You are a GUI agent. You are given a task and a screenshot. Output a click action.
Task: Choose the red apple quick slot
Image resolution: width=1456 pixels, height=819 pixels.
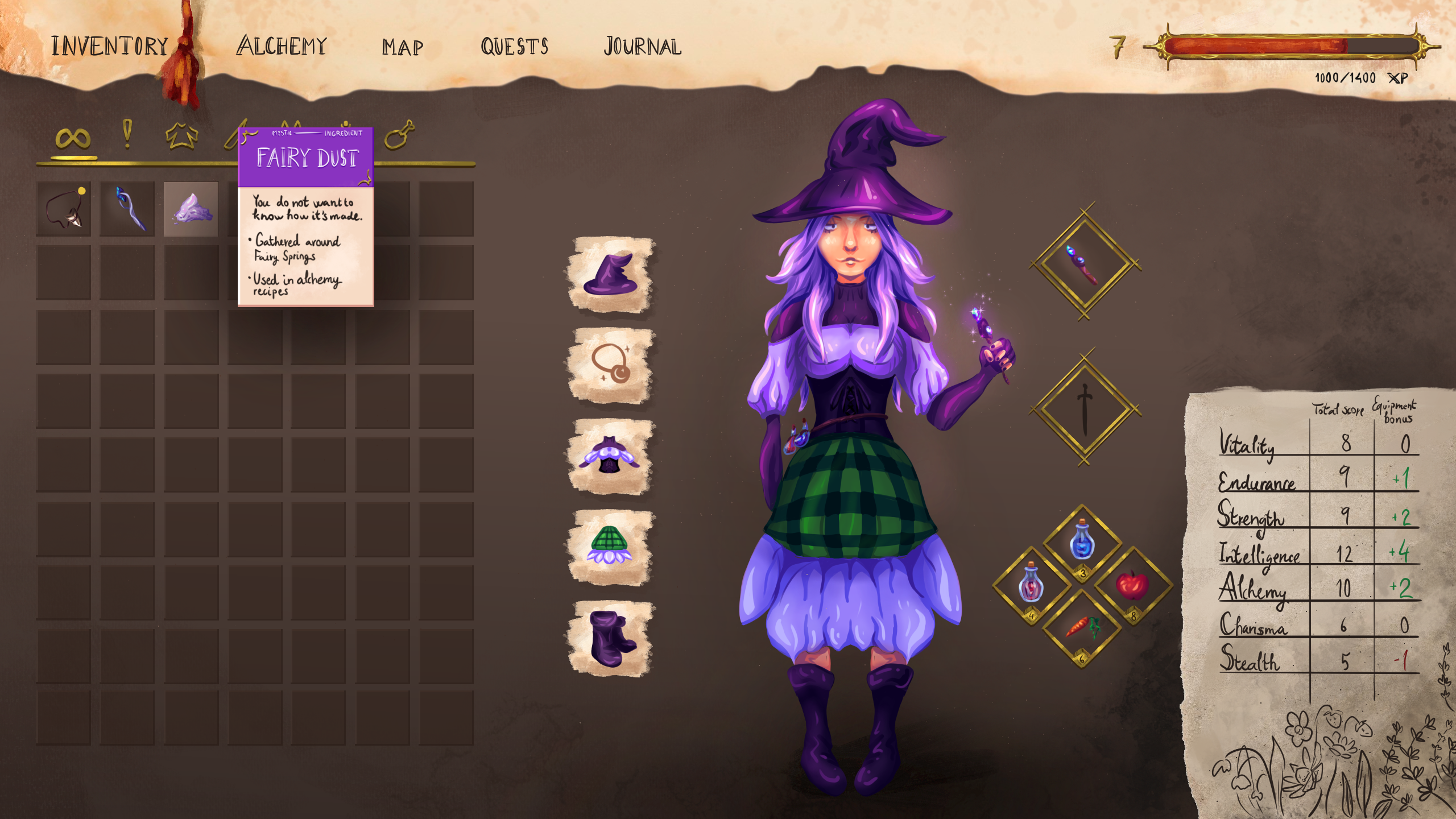click(x=1132, y=585)
